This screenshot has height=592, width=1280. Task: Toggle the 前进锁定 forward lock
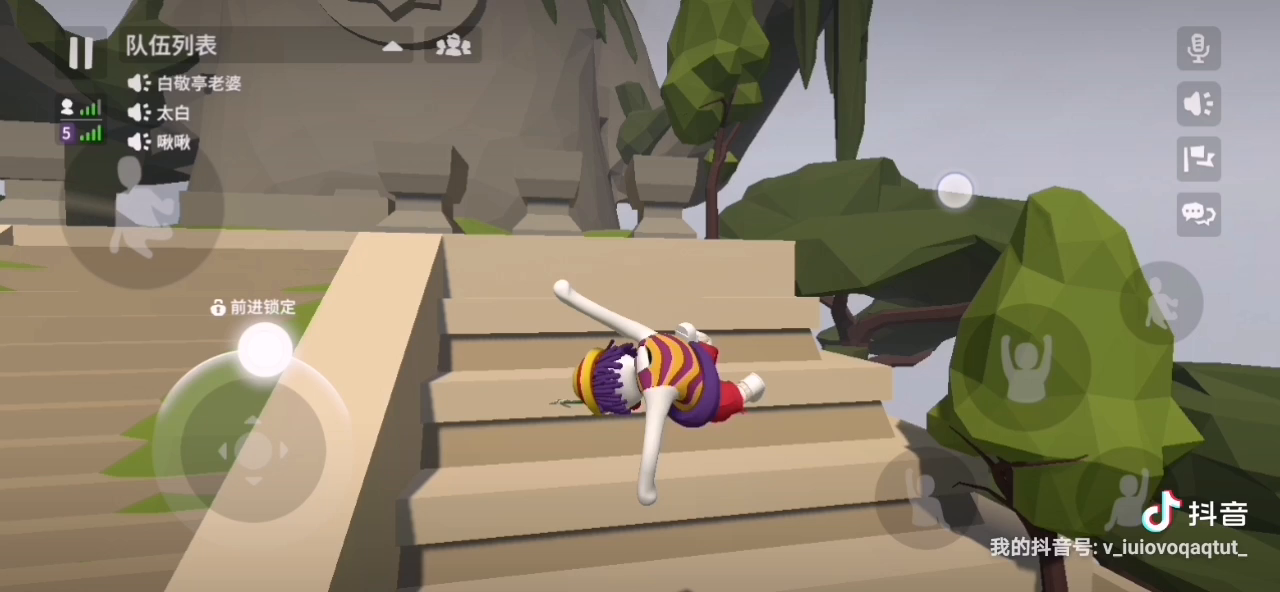pos(254,307)
